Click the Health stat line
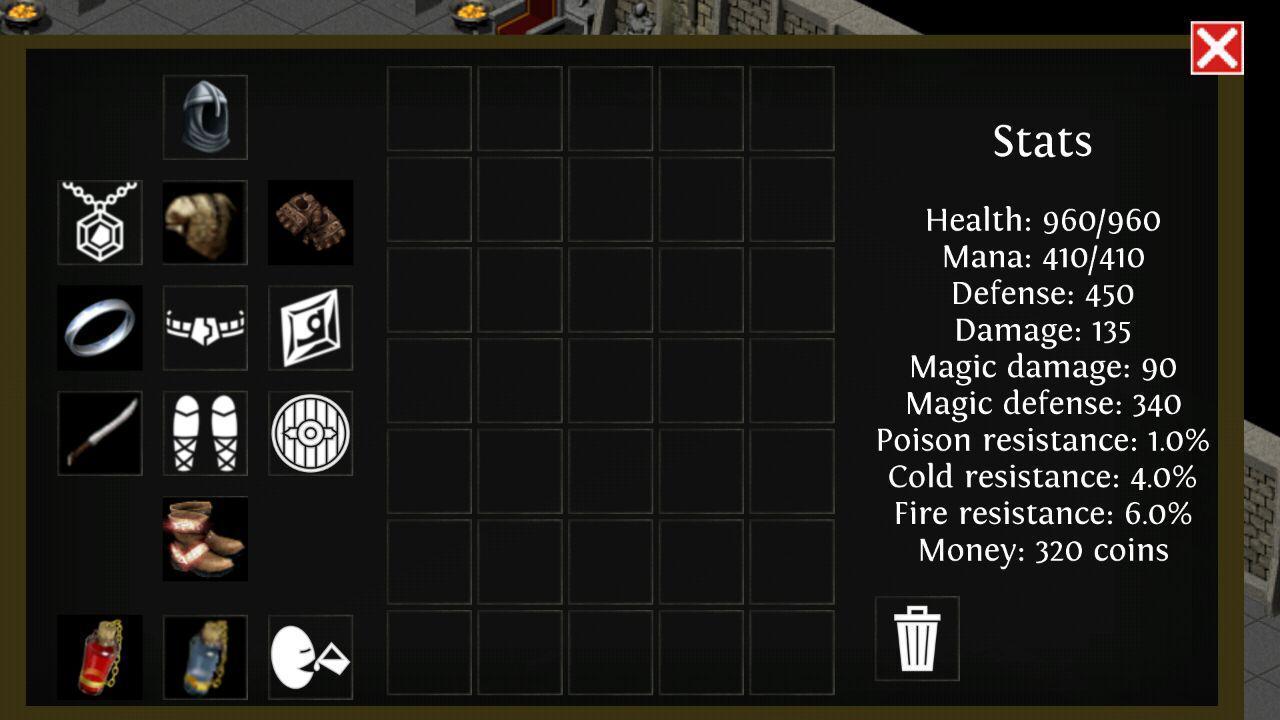The image size is (1280, 720). [x=1044, y=220]
